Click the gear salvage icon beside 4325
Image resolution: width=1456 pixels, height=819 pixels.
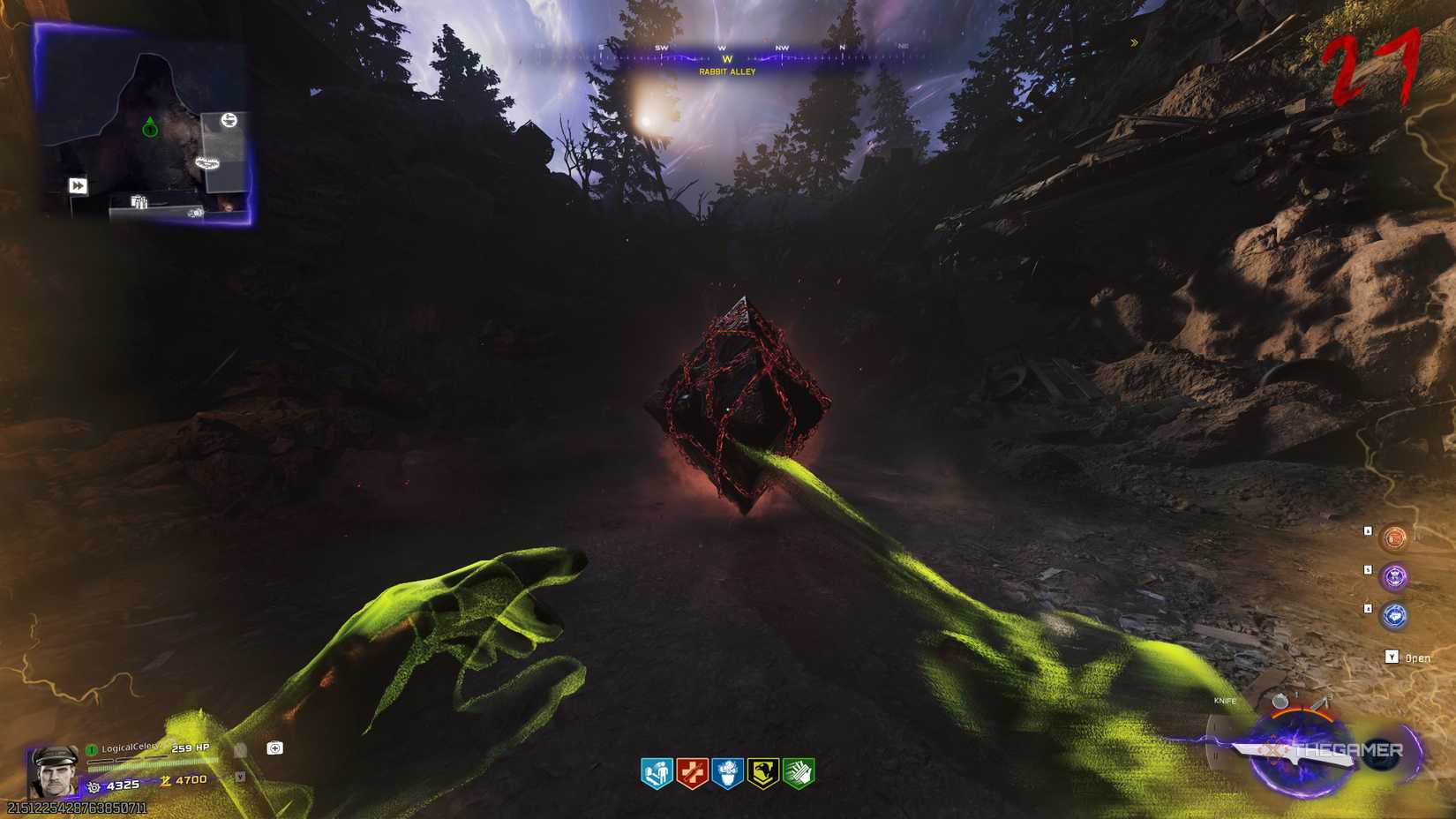tap(94, 786)
